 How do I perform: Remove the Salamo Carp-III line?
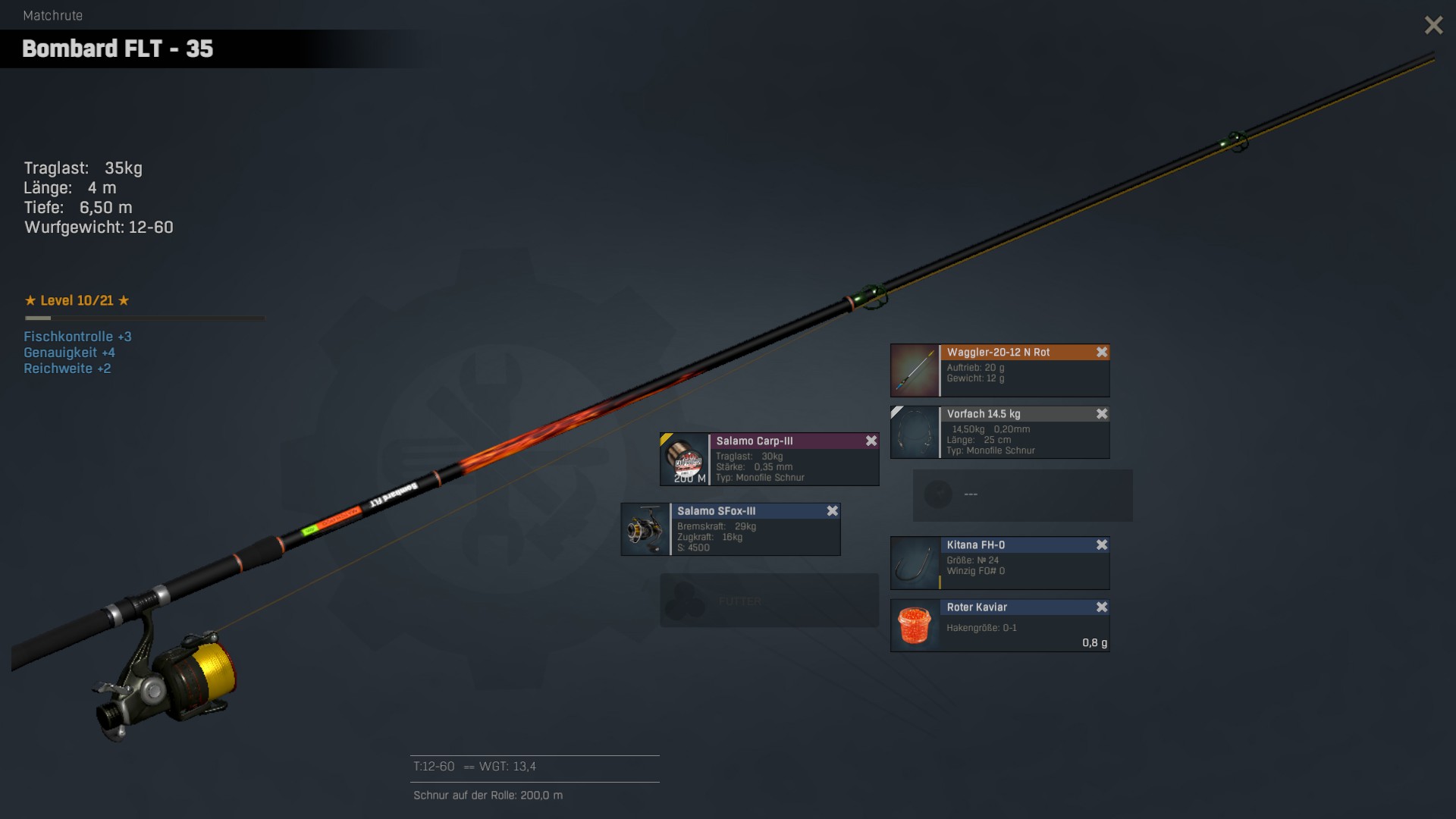[x=871, y=441]
